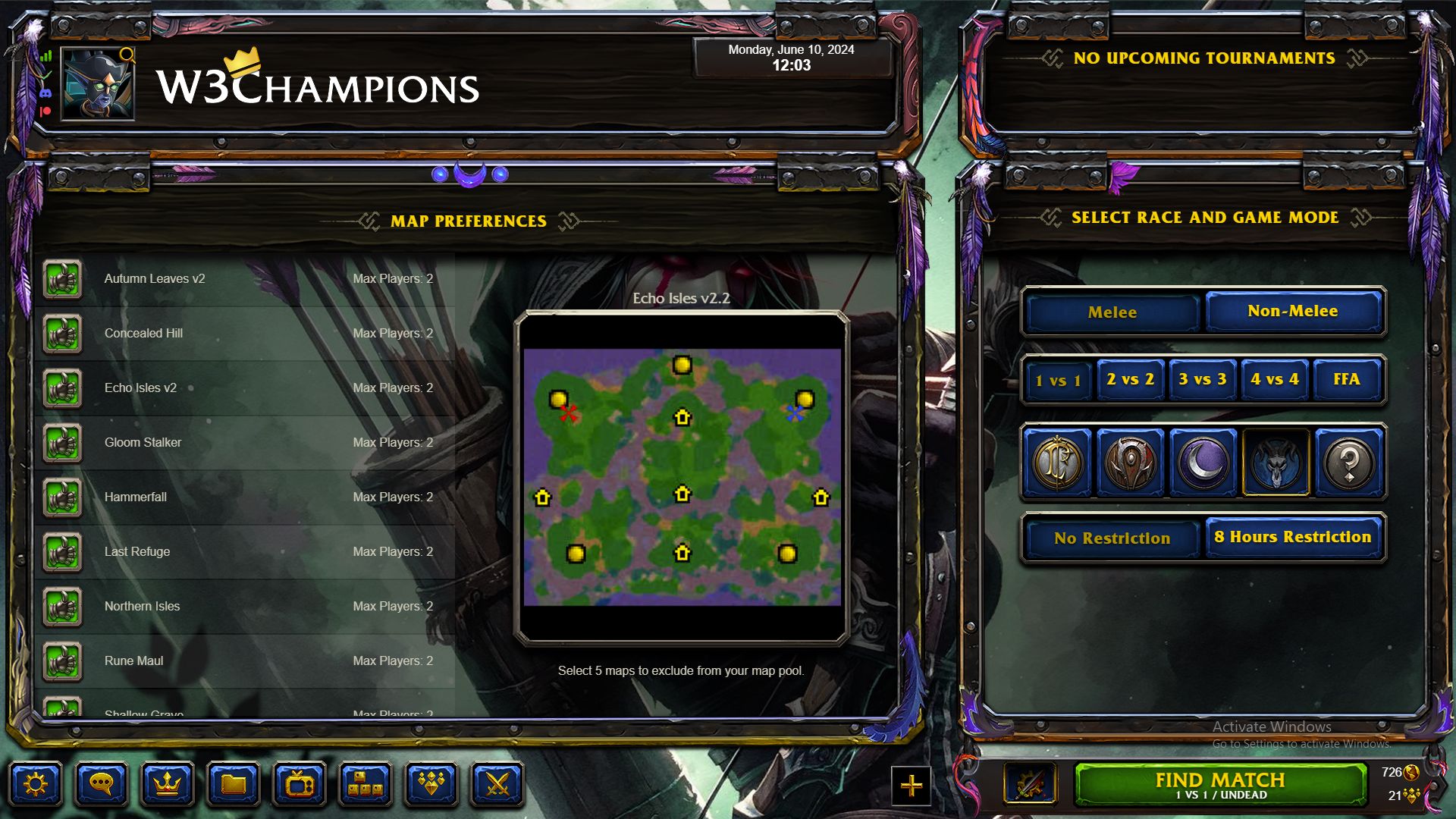The width and height of the screenshot is (1456, 819).
Task: Open the chat speech bubble button
Action: tap(101, 784)
